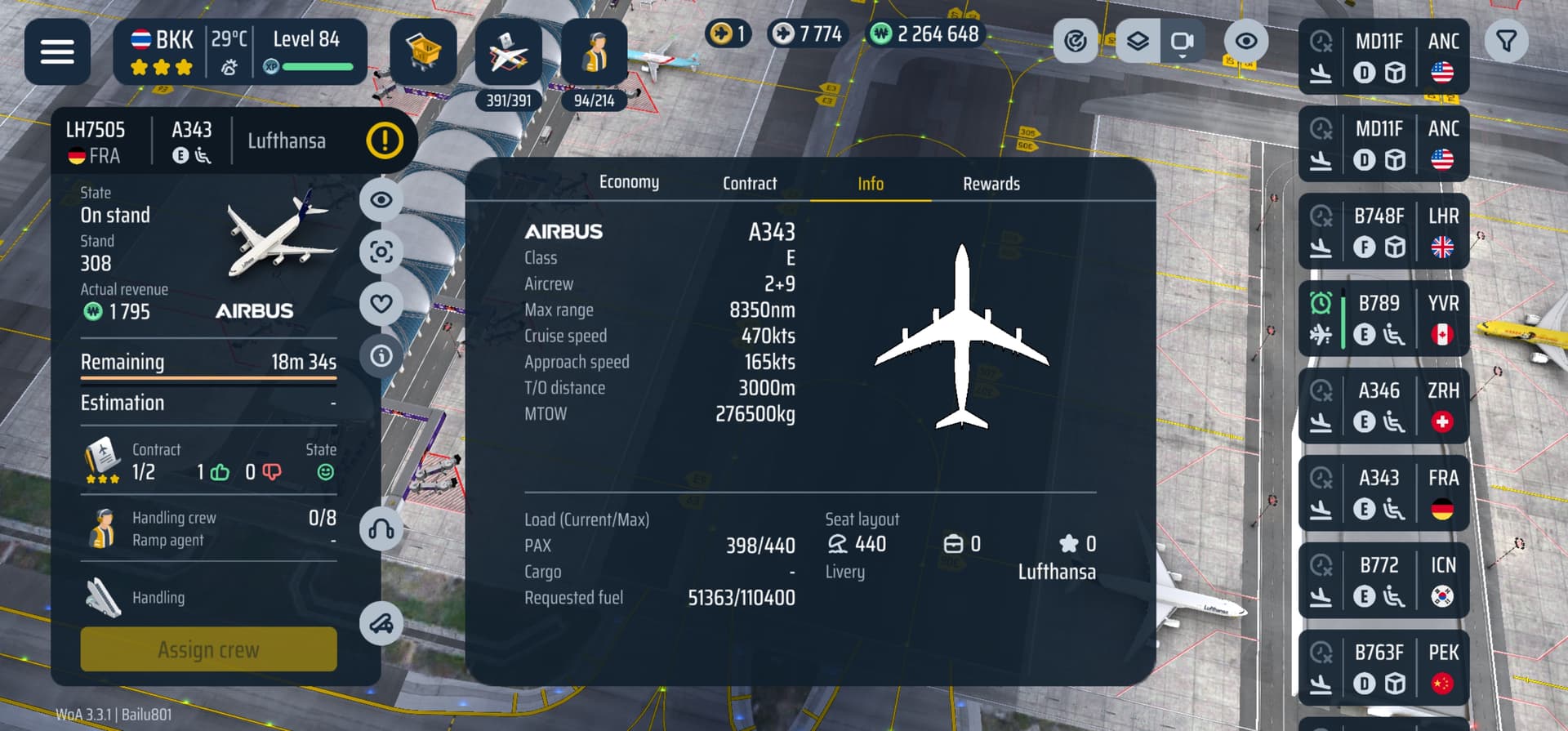Open the hamburger main menu

pos(57,52)
